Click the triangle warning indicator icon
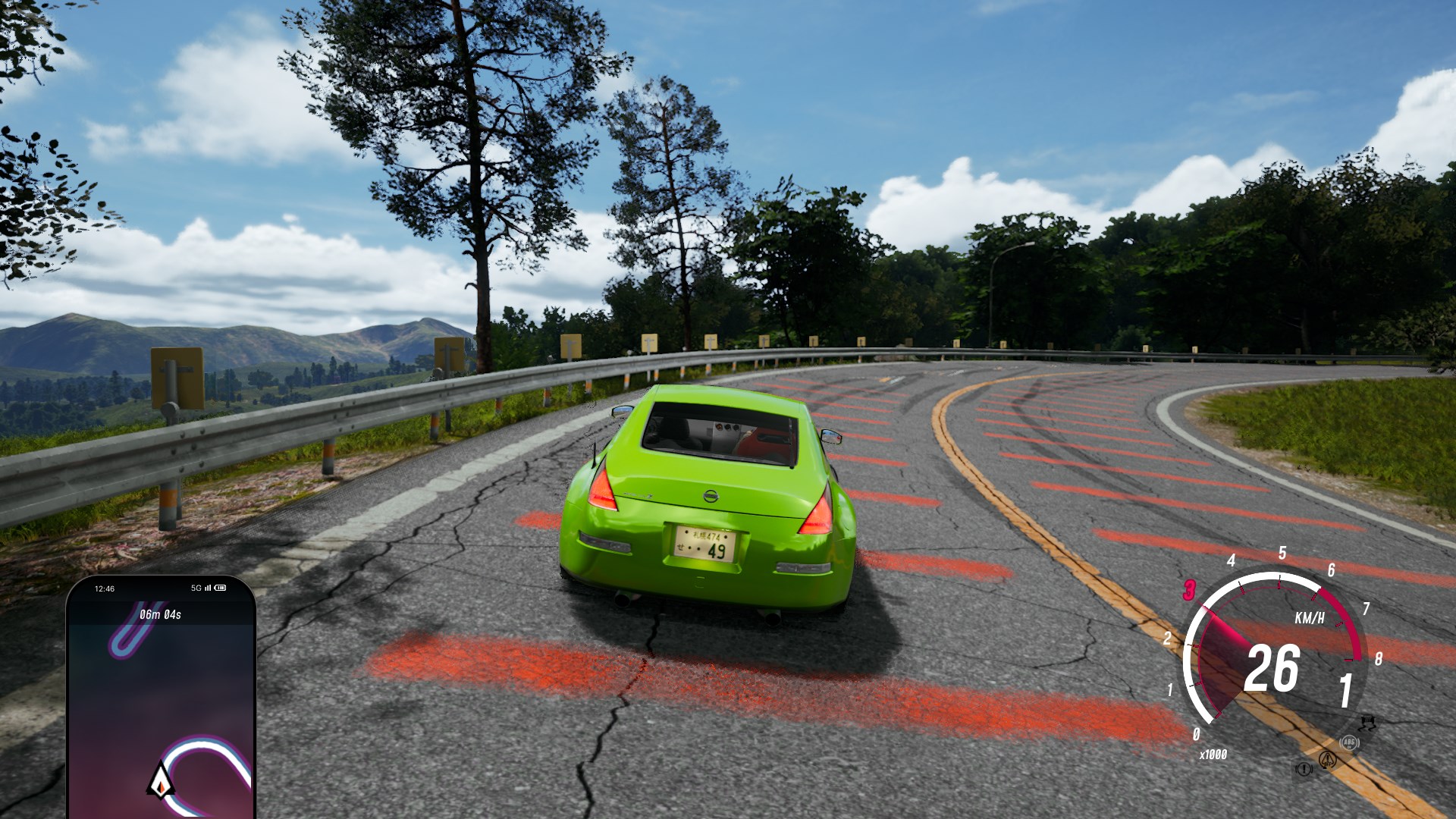 pos(1327,759)
